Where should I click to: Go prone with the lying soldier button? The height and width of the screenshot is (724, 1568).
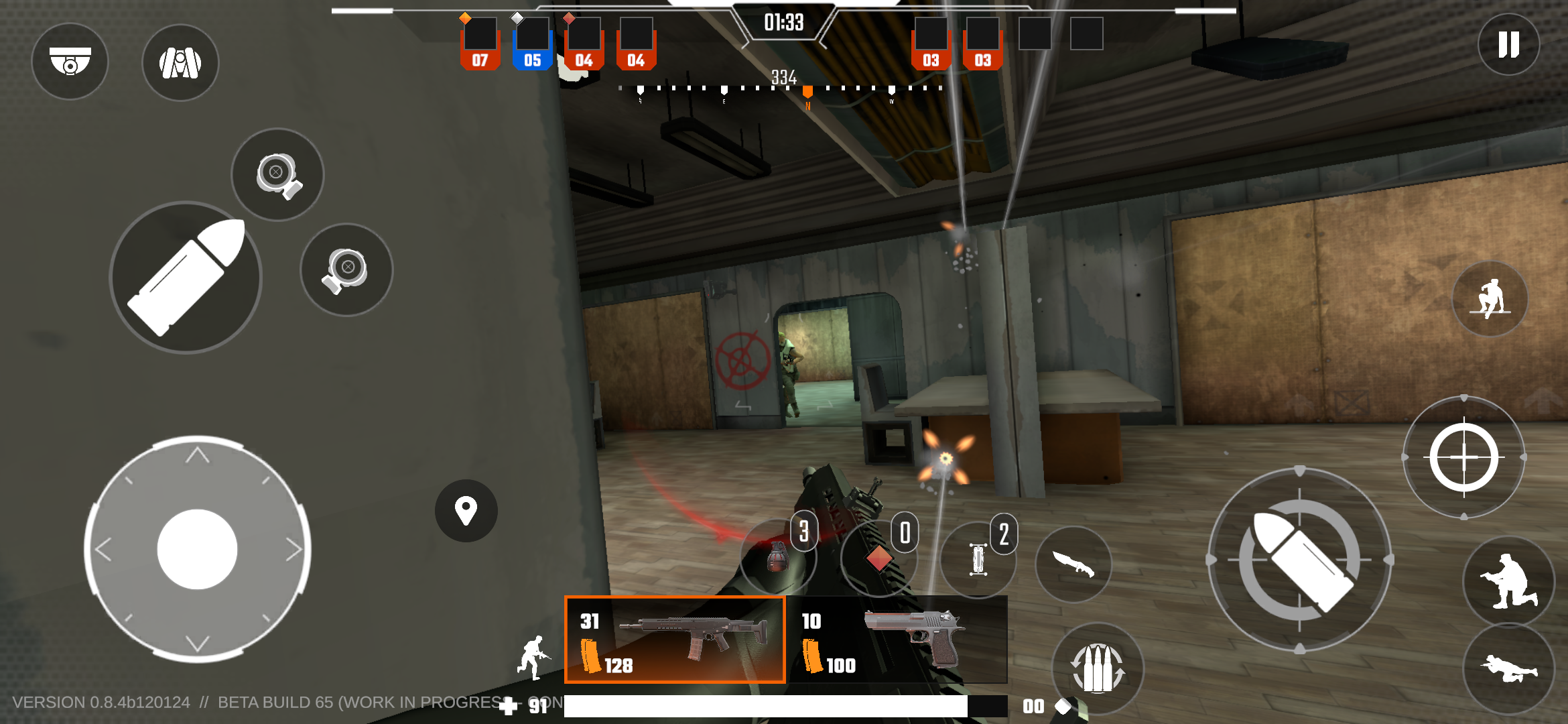(x=1508, y=669)
